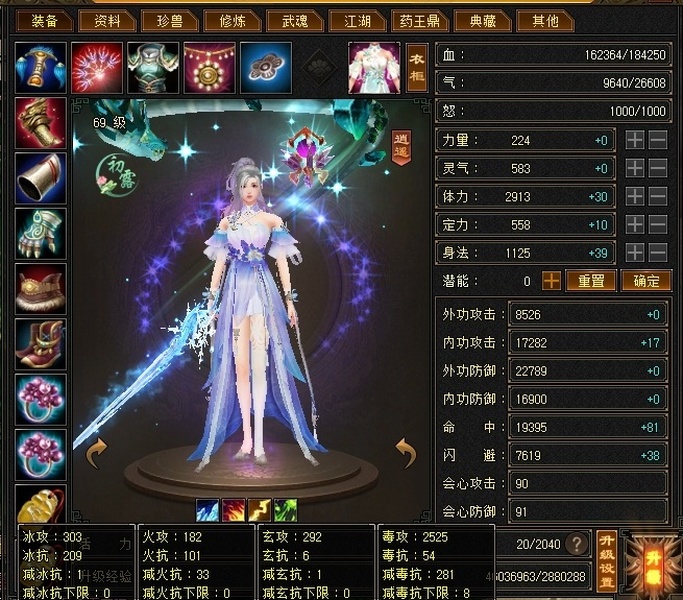Open the 武魂 tab
683x600 pixels.
tap(296, 20)
